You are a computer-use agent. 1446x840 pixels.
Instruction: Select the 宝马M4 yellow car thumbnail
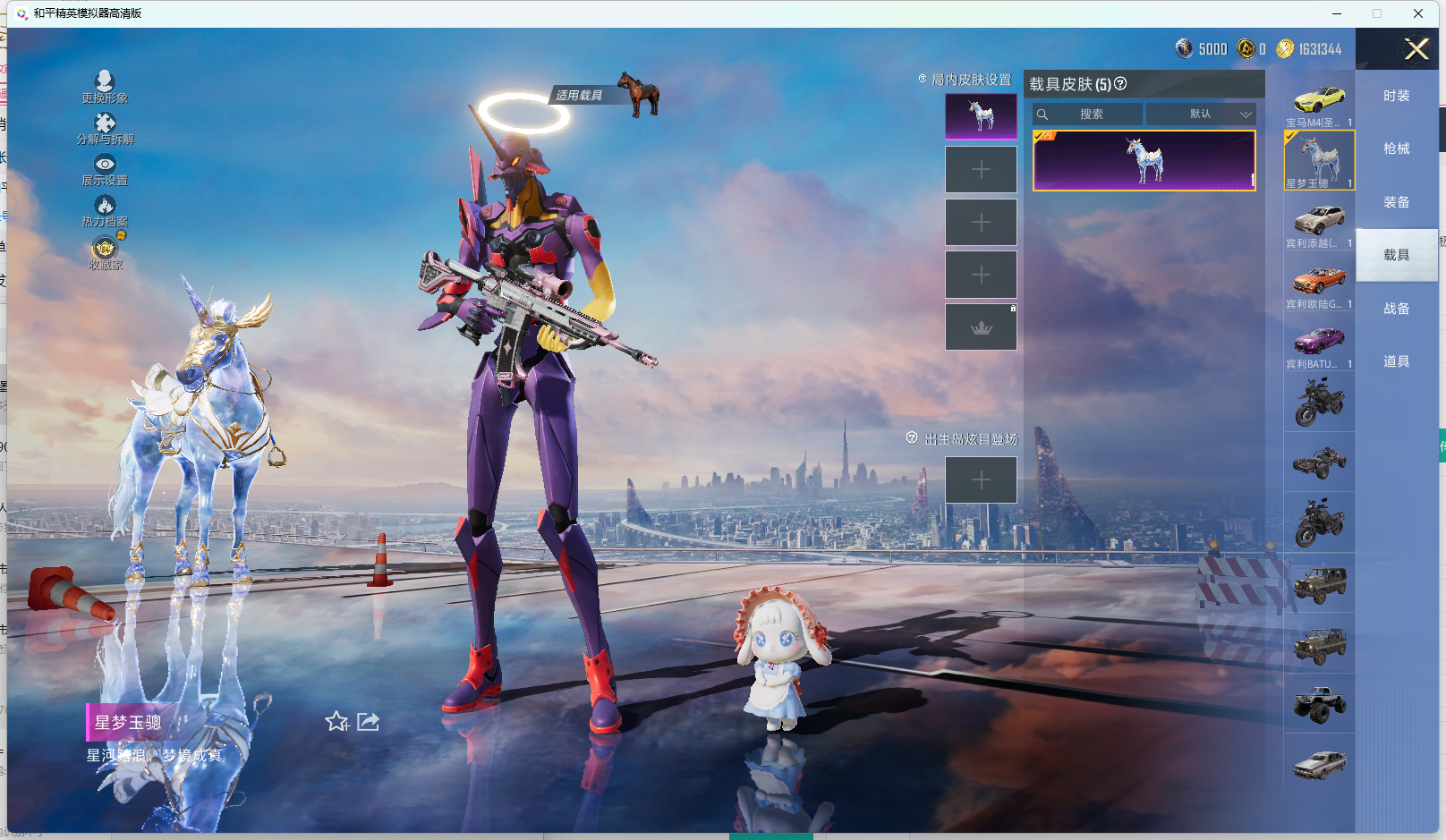click(x=1319, y=100)
